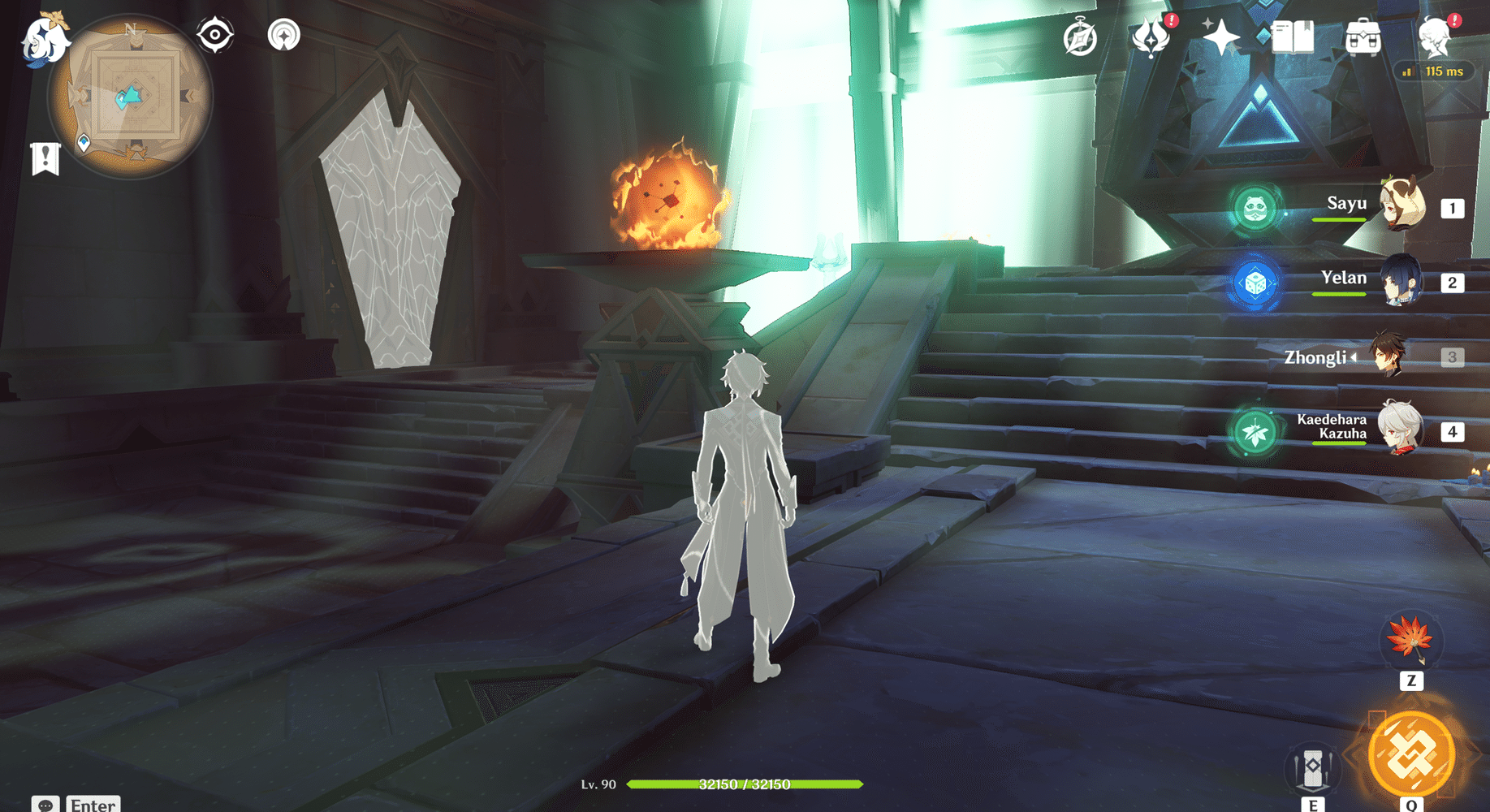Open the Character profile icon

coord(1434,37)
